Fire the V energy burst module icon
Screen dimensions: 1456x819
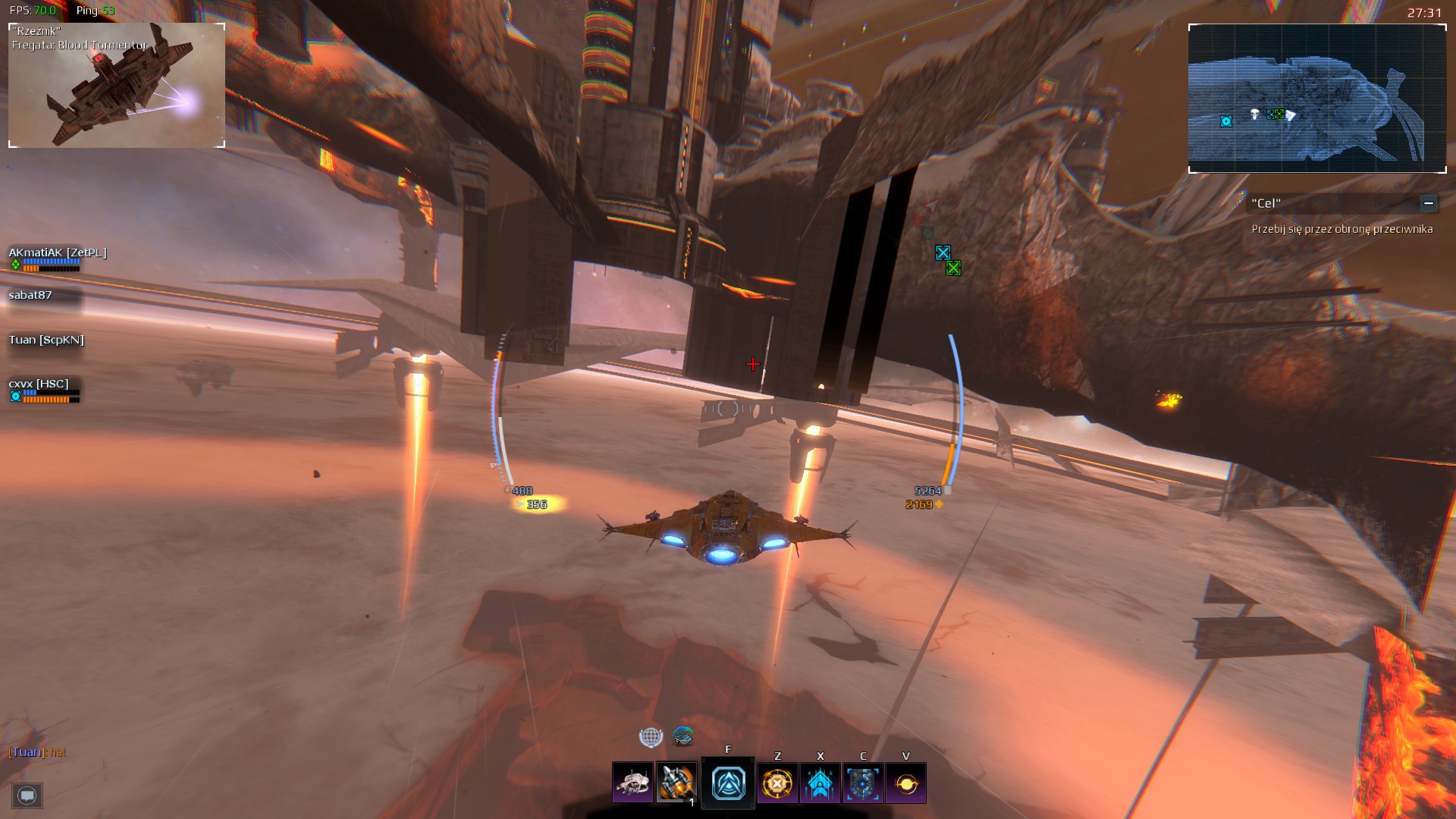pyautogui.click(x=905, y=783)
